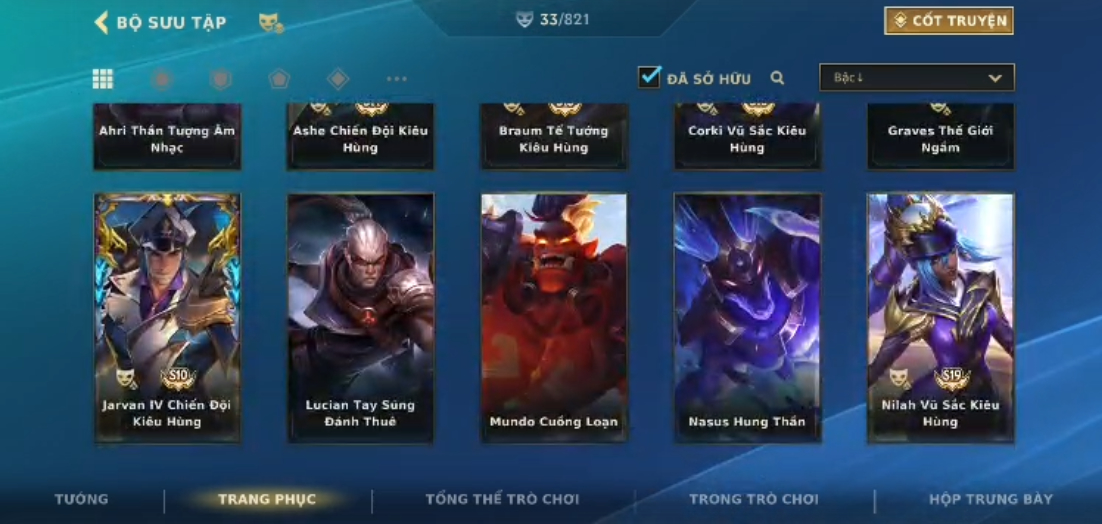This screenshot has width=1102, height=524.
Task: Click the theater masks icon beside the title
Action: click(270, 22)
